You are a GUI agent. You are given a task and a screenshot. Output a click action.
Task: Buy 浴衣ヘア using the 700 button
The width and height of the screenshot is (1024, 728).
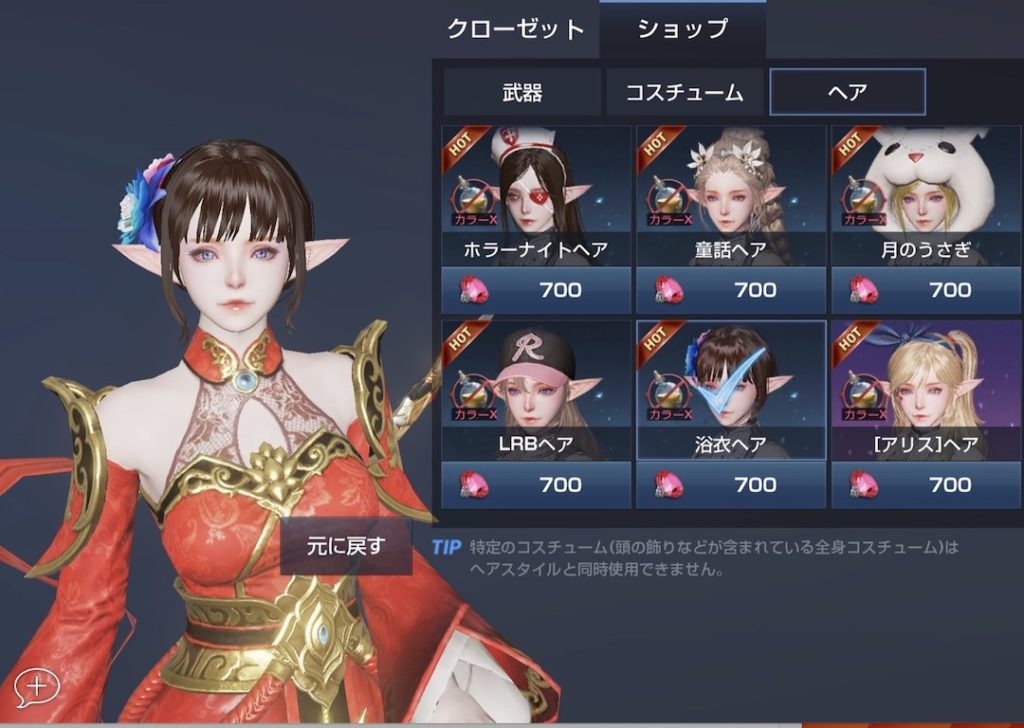click(x=731, y=485)
